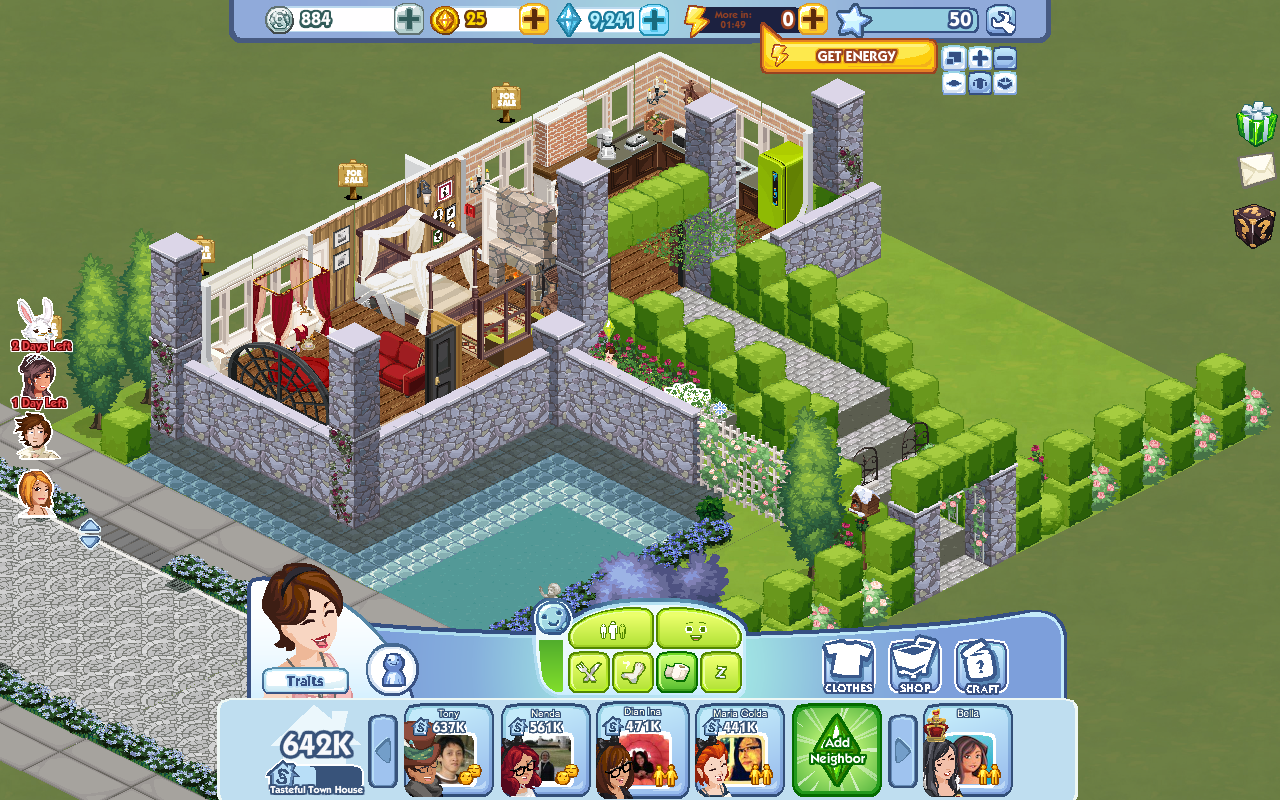Click the yellow Get Energy button
The image size is (1280, 800).
tap(848, 56)
